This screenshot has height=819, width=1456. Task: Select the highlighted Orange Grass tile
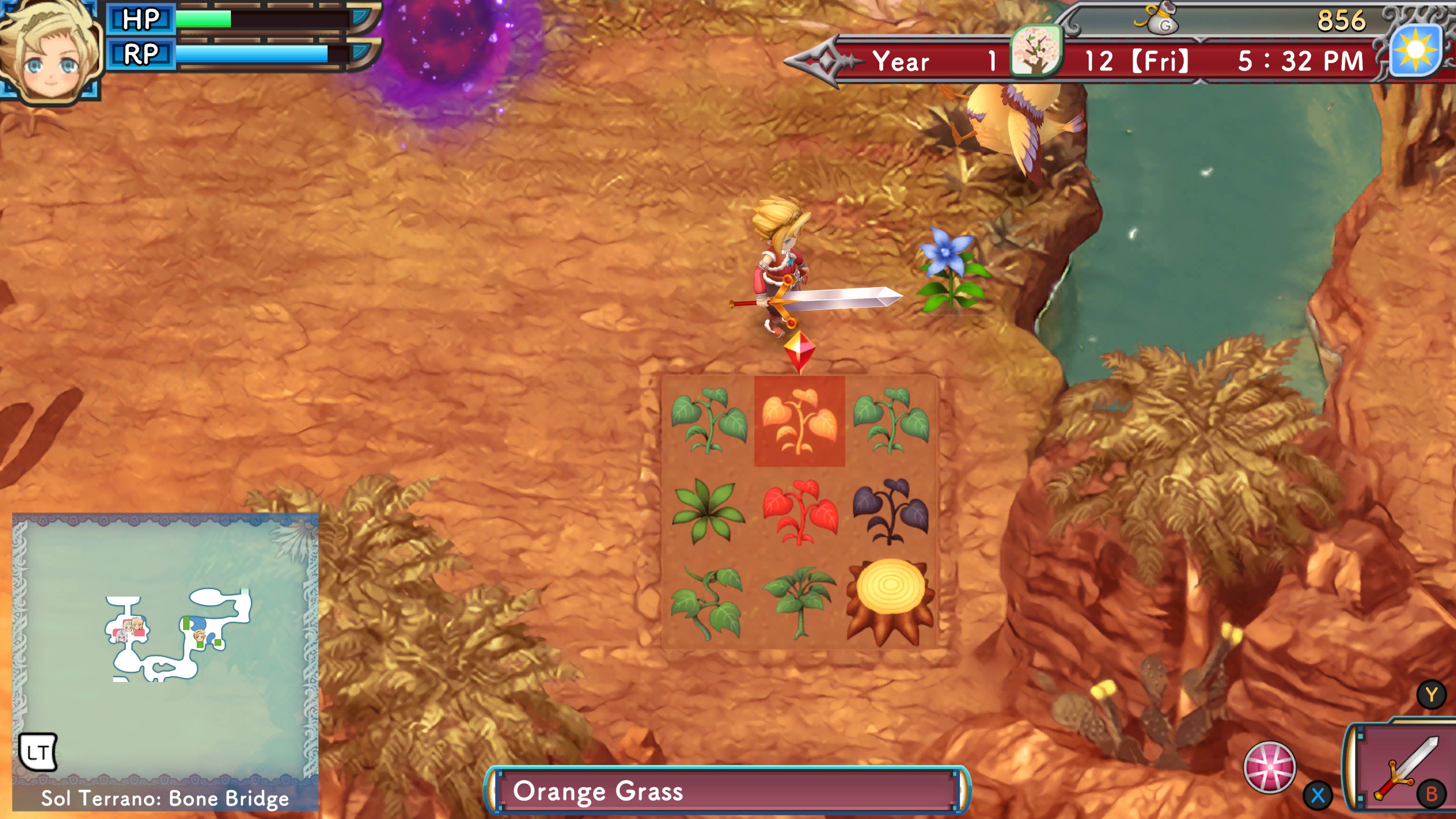(799, 421)
